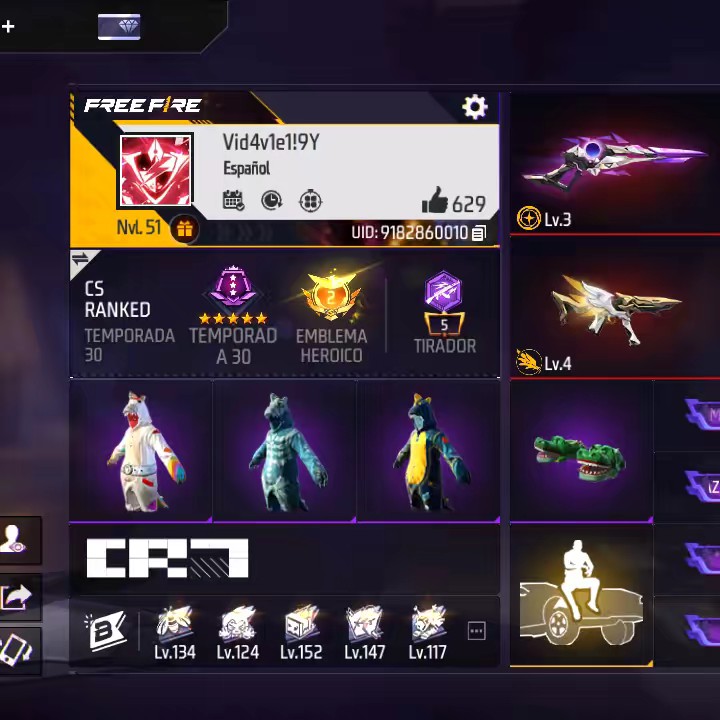Open the calendar icon under the name
Viewport: 720px width, 720px height.
pyautogui.click(x=234, y=201)
